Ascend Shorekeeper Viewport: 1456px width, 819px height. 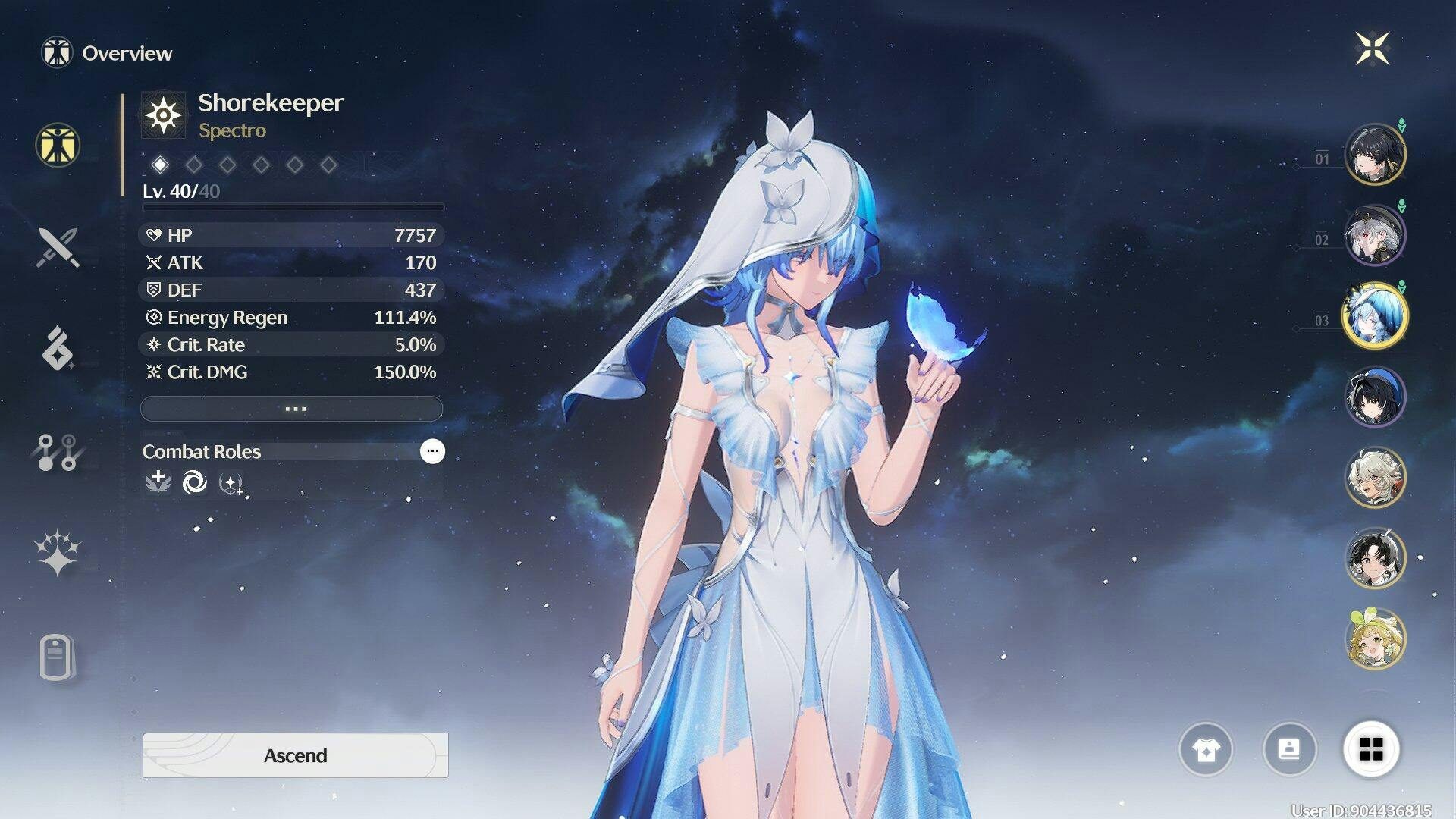pos(295,755)
